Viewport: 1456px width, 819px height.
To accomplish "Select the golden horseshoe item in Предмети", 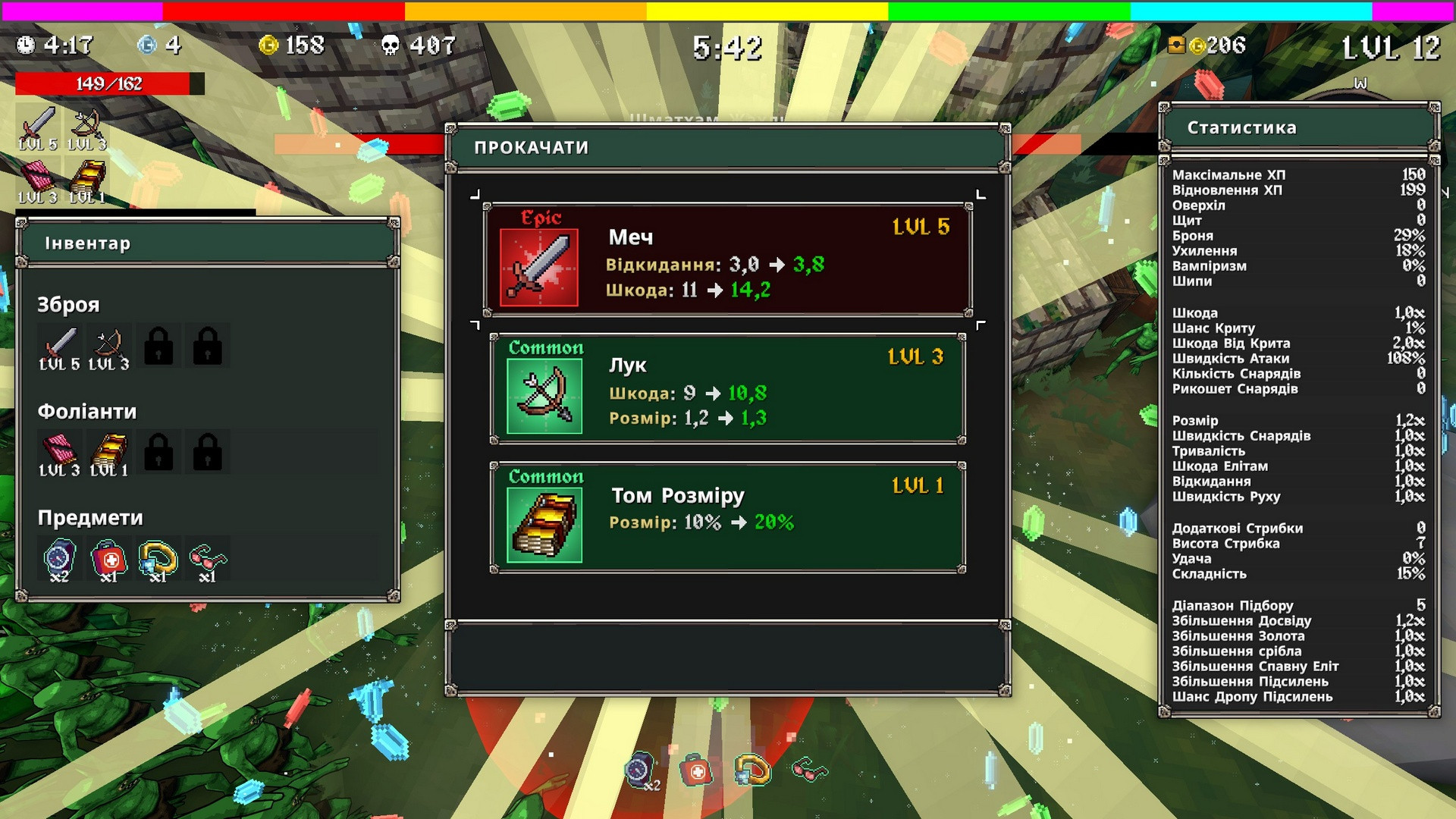I will coord(158,560).
